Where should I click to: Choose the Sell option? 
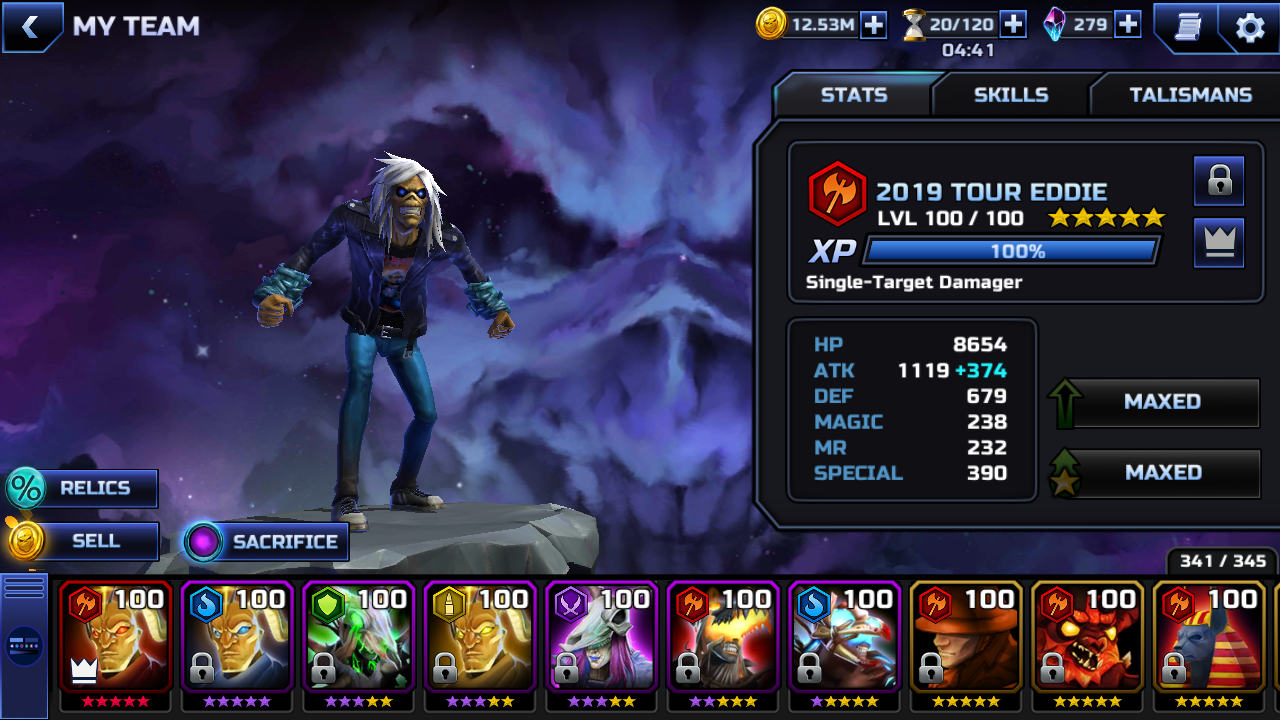pos(83,541)
